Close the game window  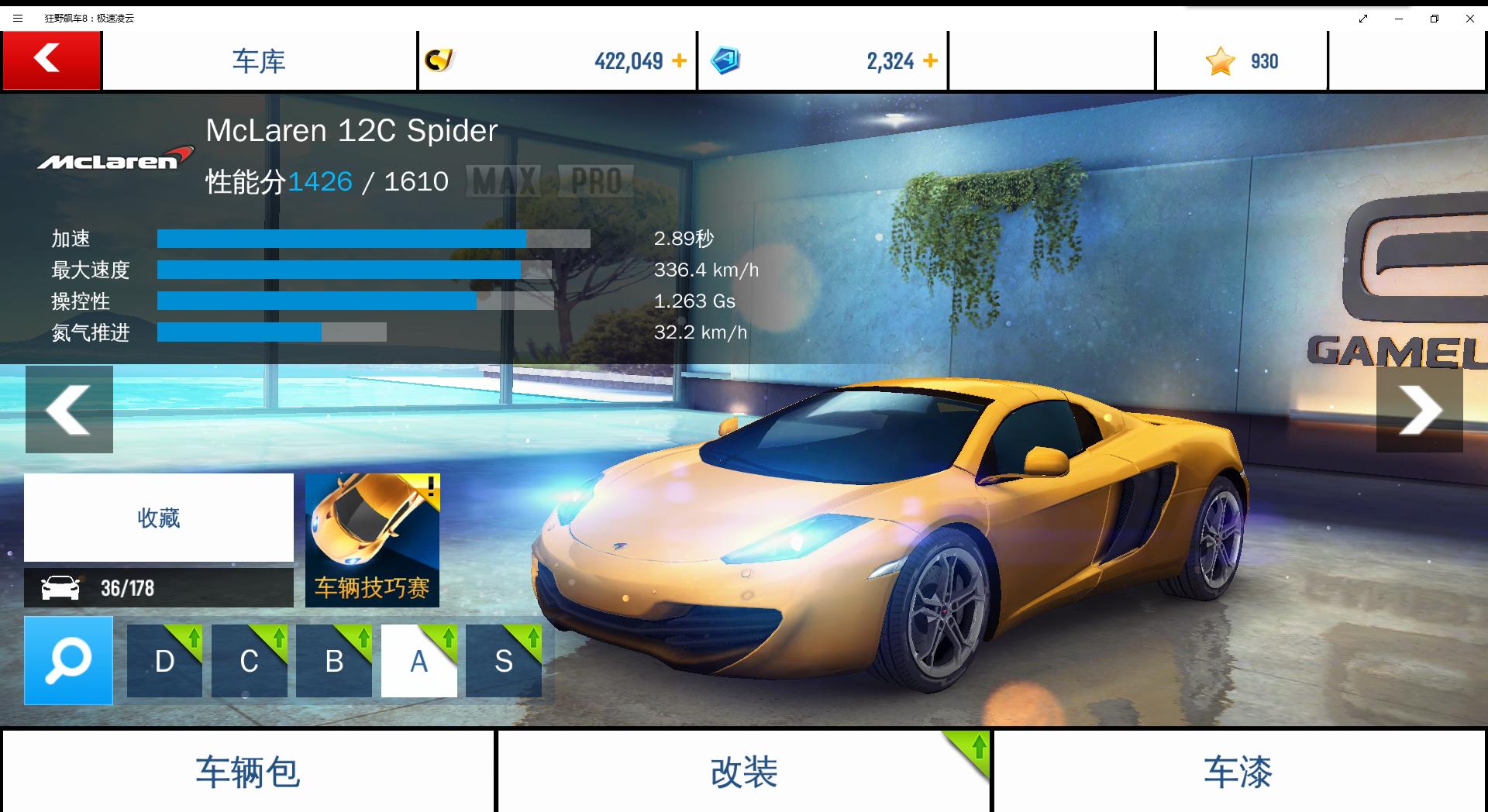tap(1469, 19)
